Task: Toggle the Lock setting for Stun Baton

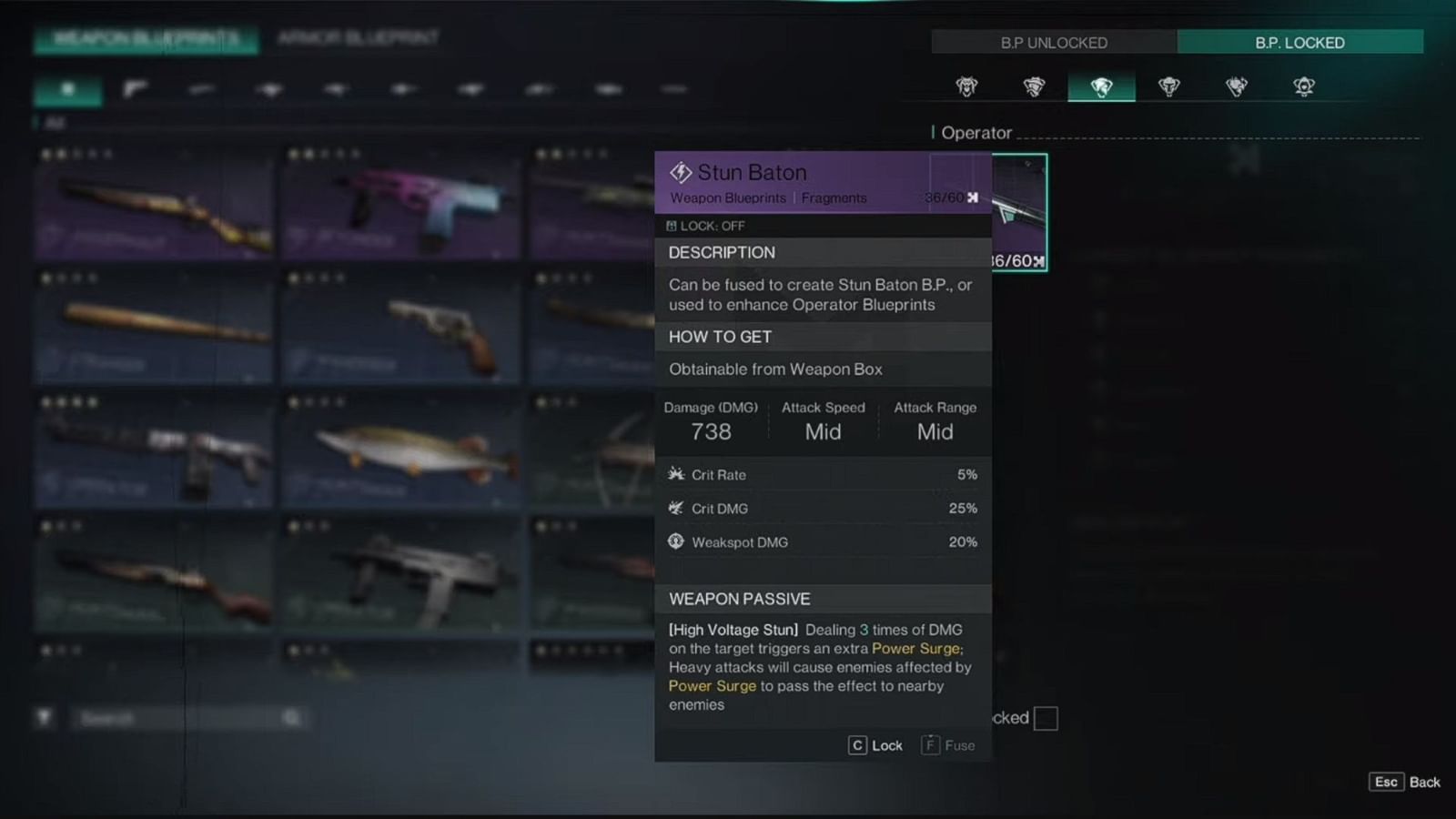Action: click(x=875, y=744)
